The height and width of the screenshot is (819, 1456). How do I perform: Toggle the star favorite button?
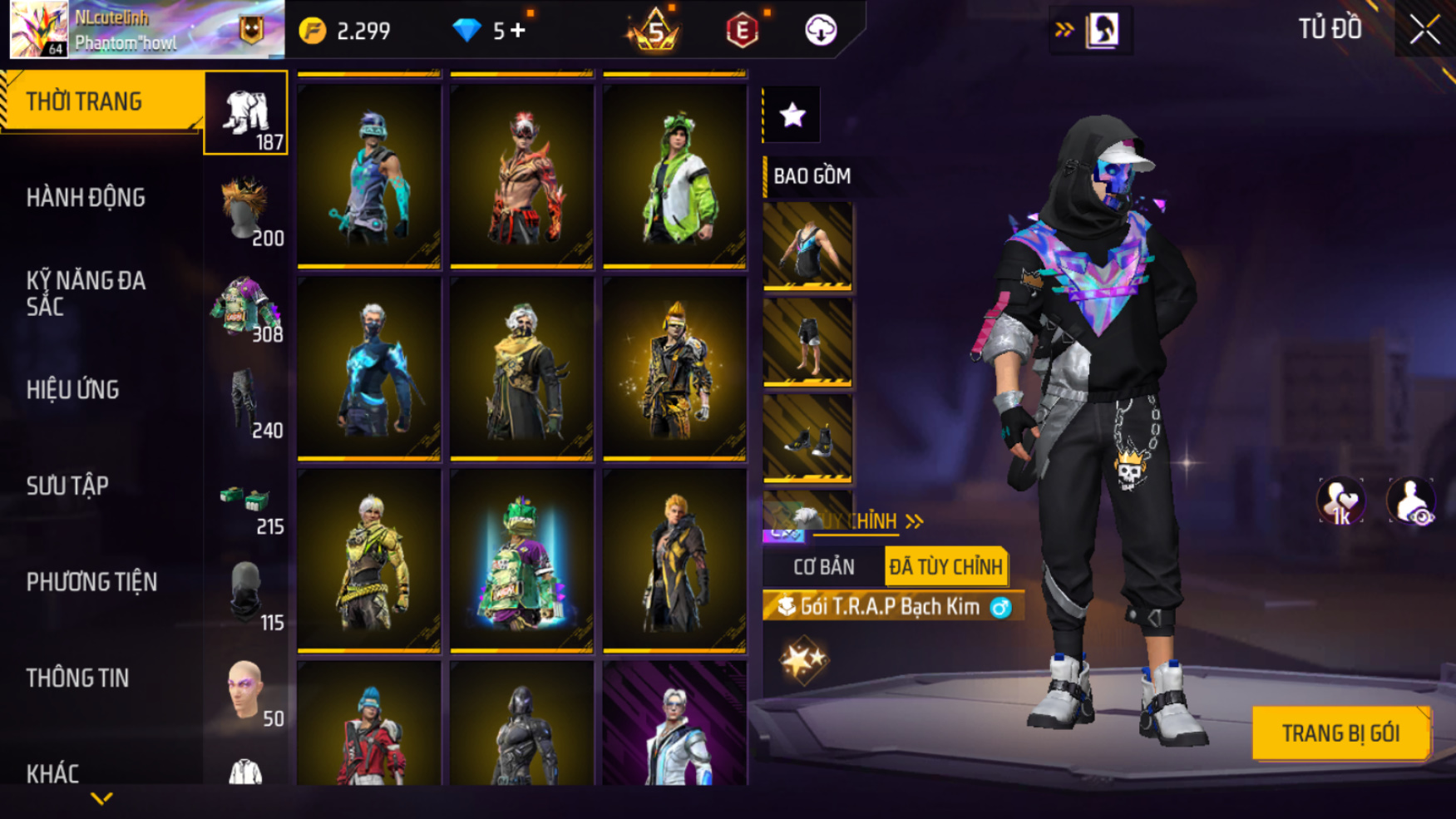click(x=792, y=115)
